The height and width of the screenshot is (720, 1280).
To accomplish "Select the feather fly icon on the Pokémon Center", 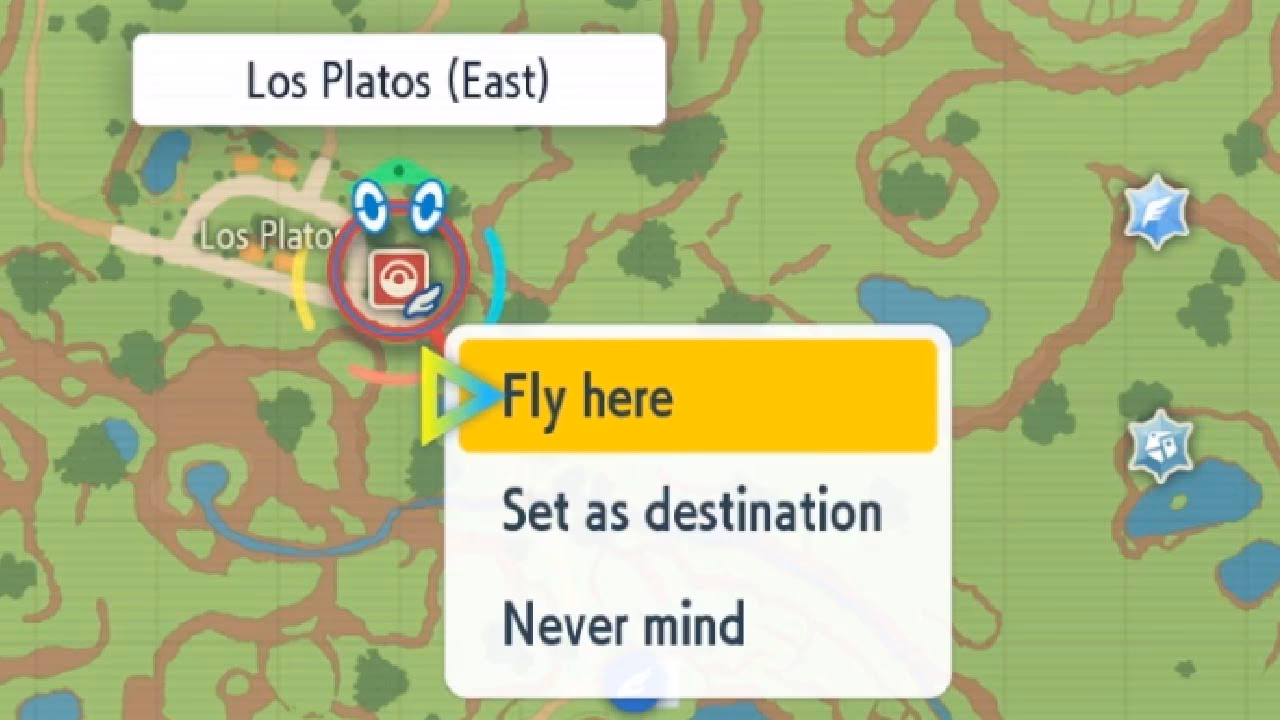I will point(425,300).
